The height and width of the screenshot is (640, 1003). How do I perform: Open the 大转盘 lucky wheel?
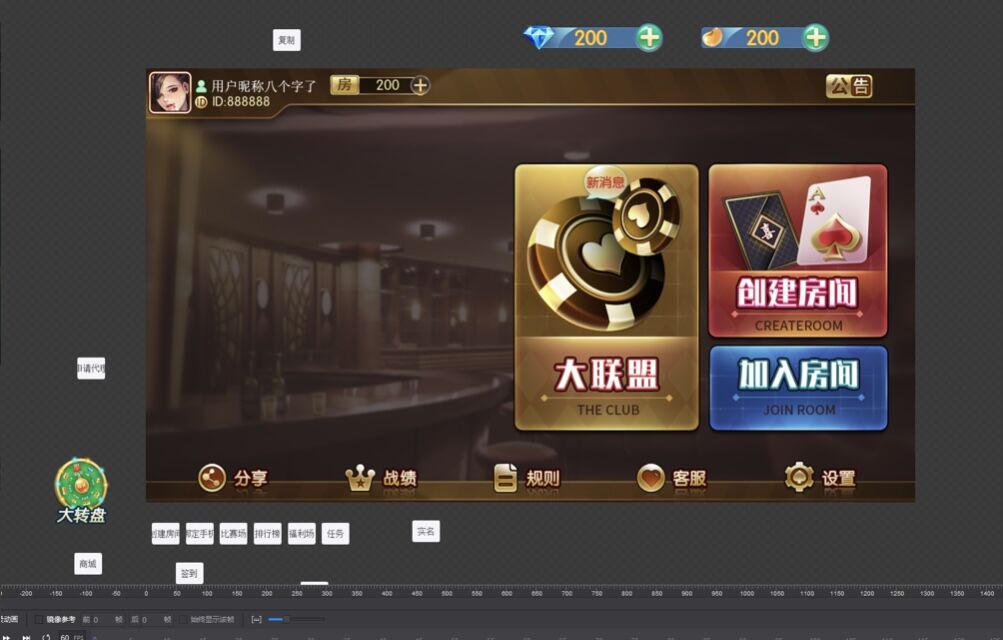click(81, 490)
